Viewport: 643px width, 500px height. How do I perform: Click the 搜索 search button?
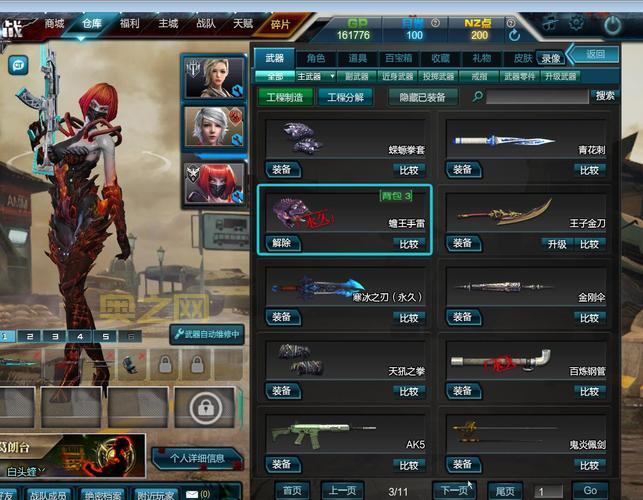point(604,96)
